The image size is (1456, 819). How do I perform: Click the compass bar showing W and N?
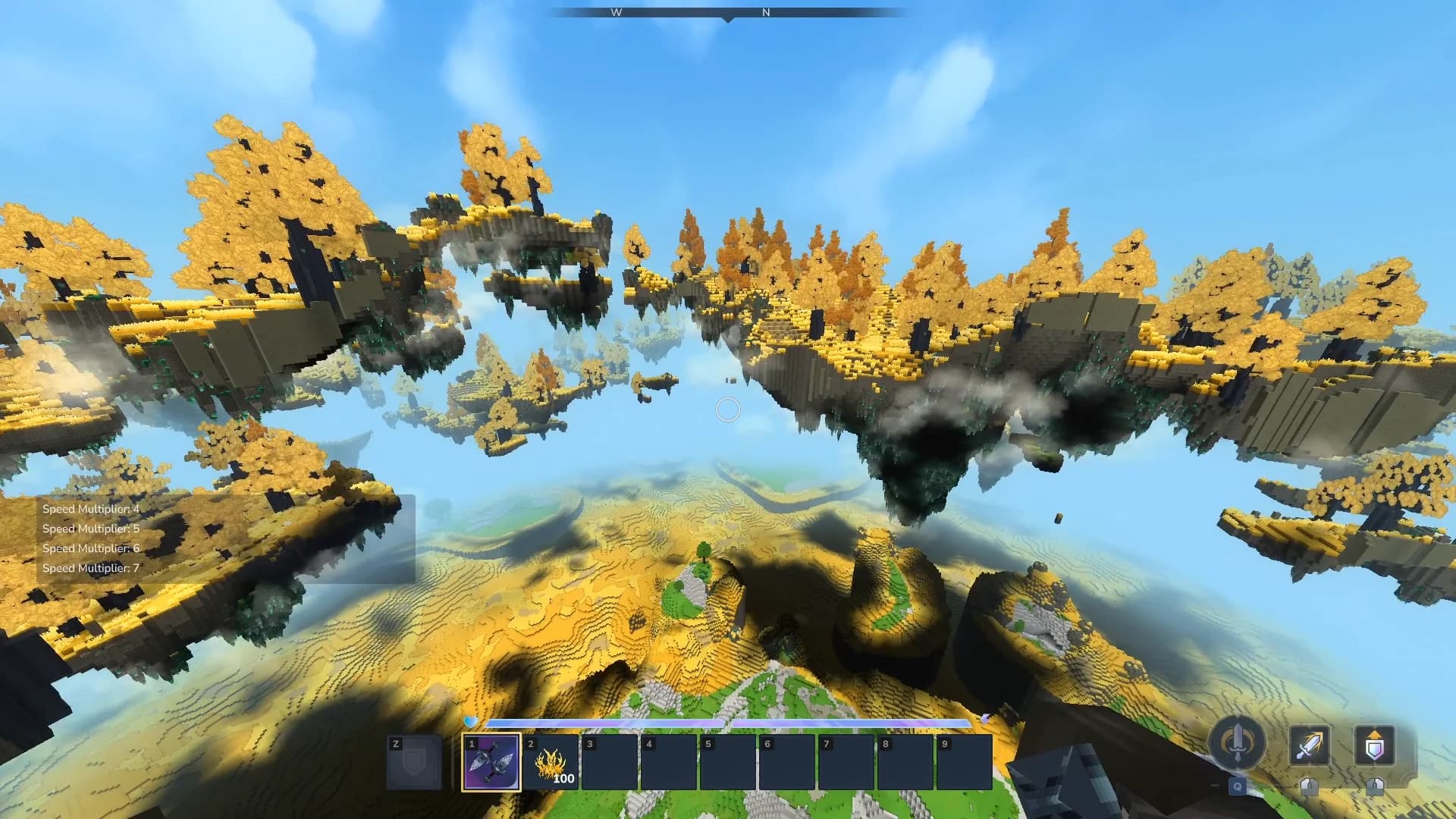727,13
